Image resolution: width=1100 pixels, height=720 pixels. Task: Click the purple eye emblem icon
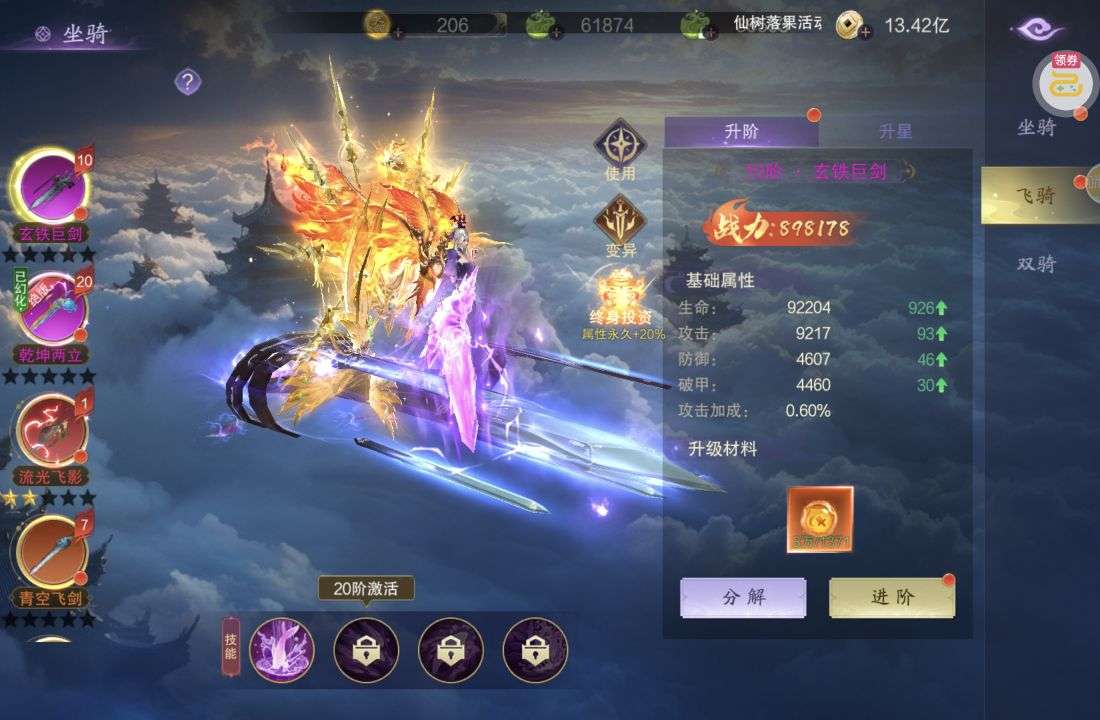coord(1037,30)
